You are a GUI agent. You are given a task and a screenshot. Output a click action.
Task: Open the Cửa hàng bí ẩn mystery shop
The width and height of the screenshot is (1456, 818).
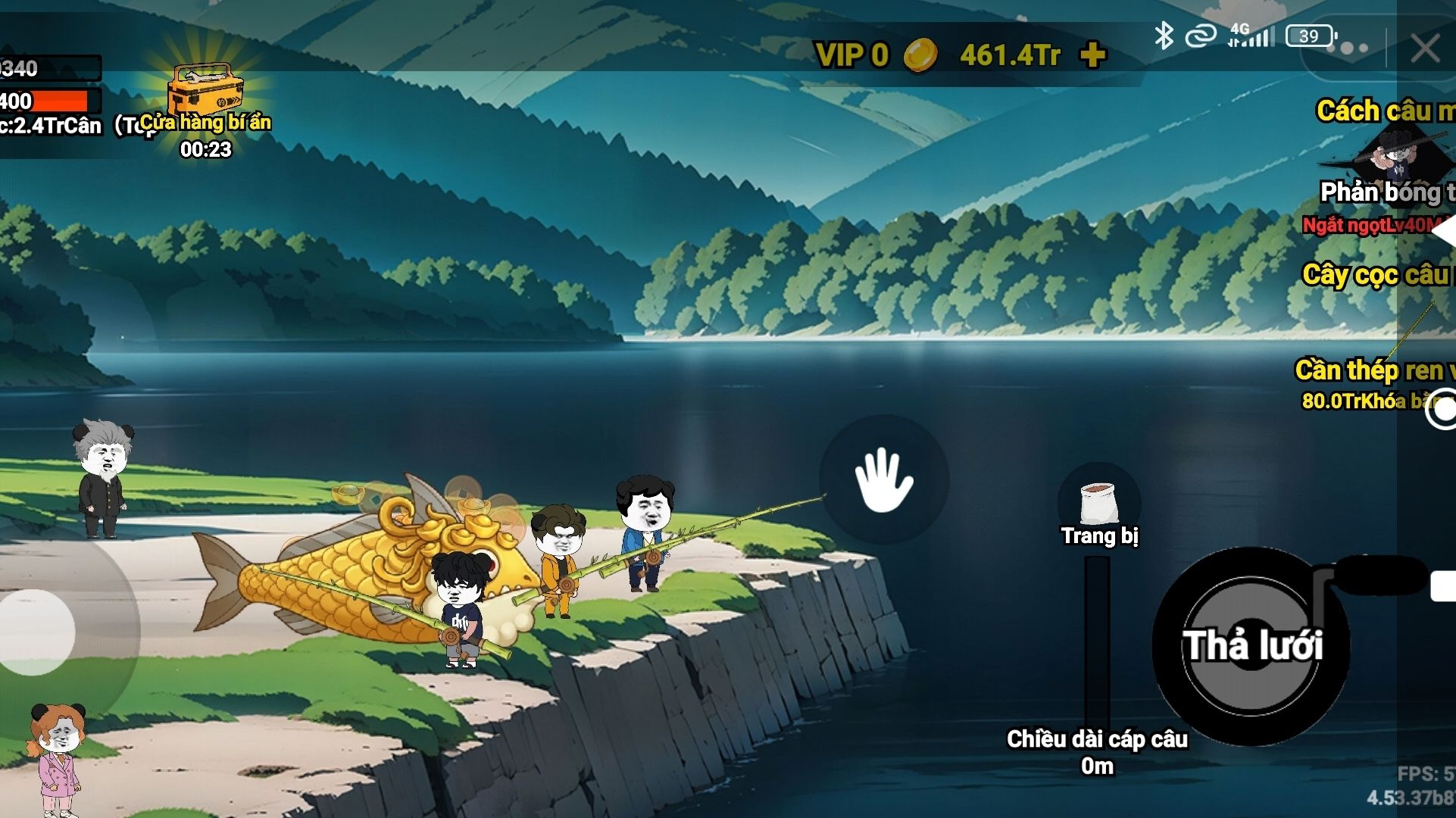point(205,98)
